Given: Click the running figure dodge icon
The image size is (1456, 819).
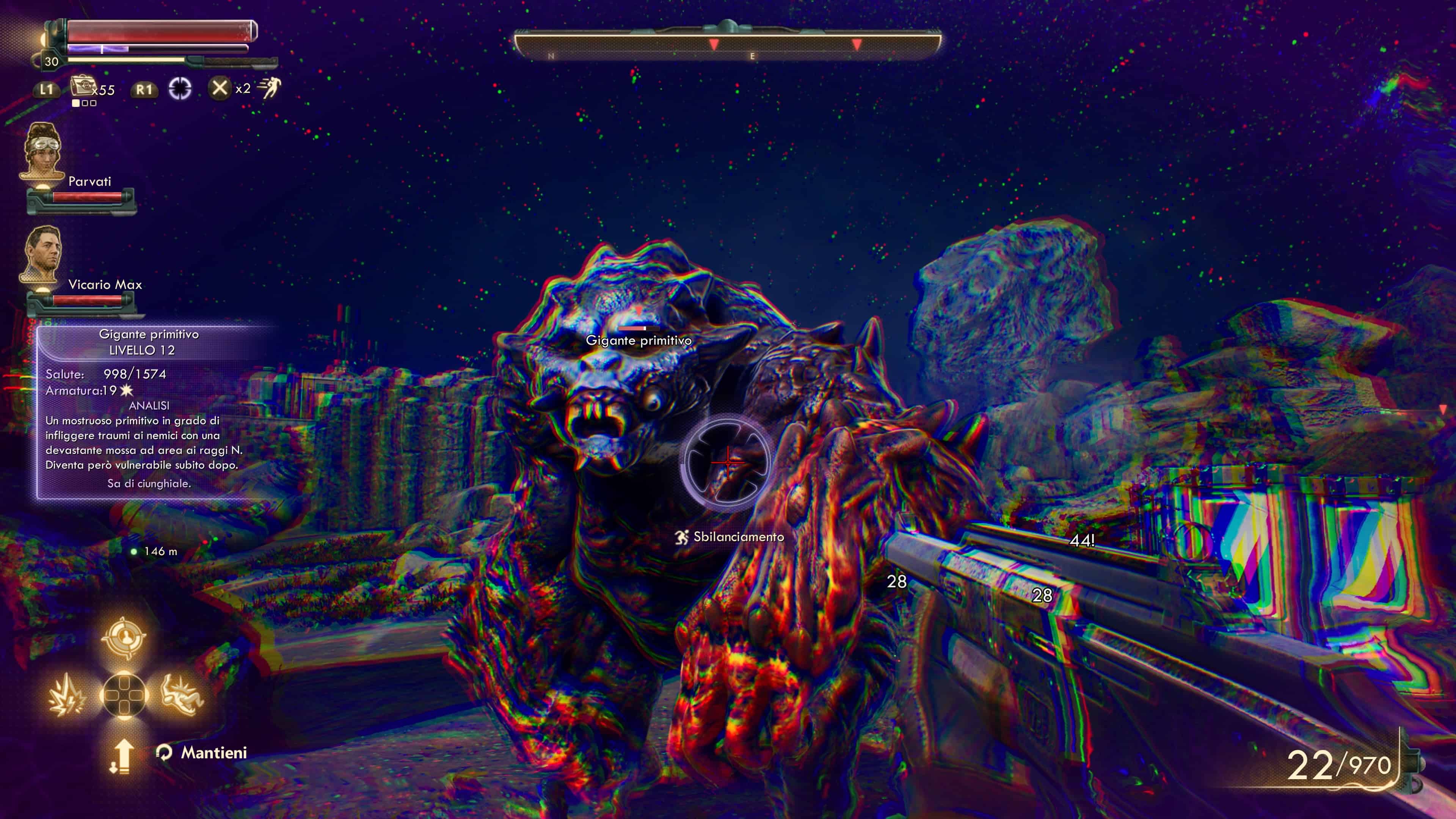Looking at the screenshot, I should pos(270,88).
